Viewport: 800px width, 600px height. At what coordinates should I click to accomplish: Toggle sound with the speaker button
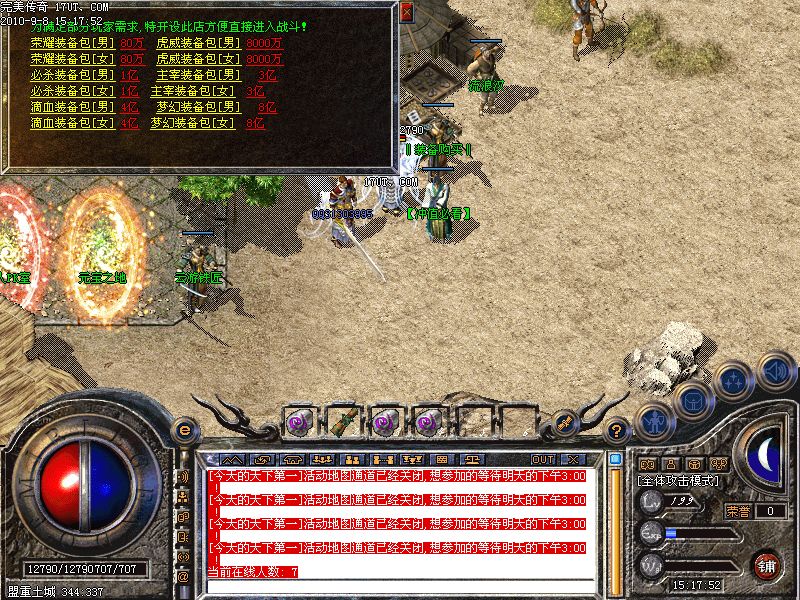point(776,371)
